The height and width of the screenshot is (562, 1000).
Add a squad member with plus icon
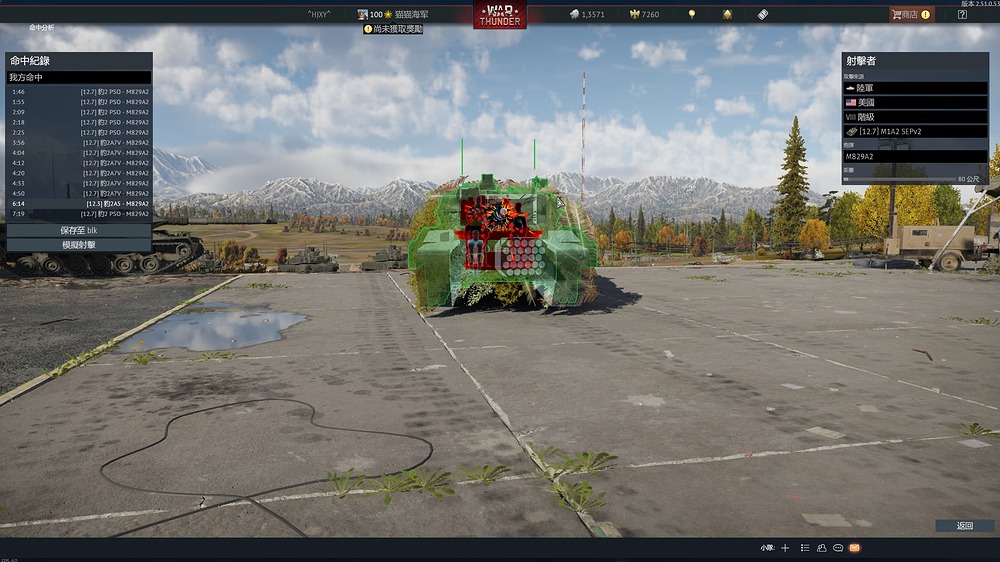(x=785, y=548)
